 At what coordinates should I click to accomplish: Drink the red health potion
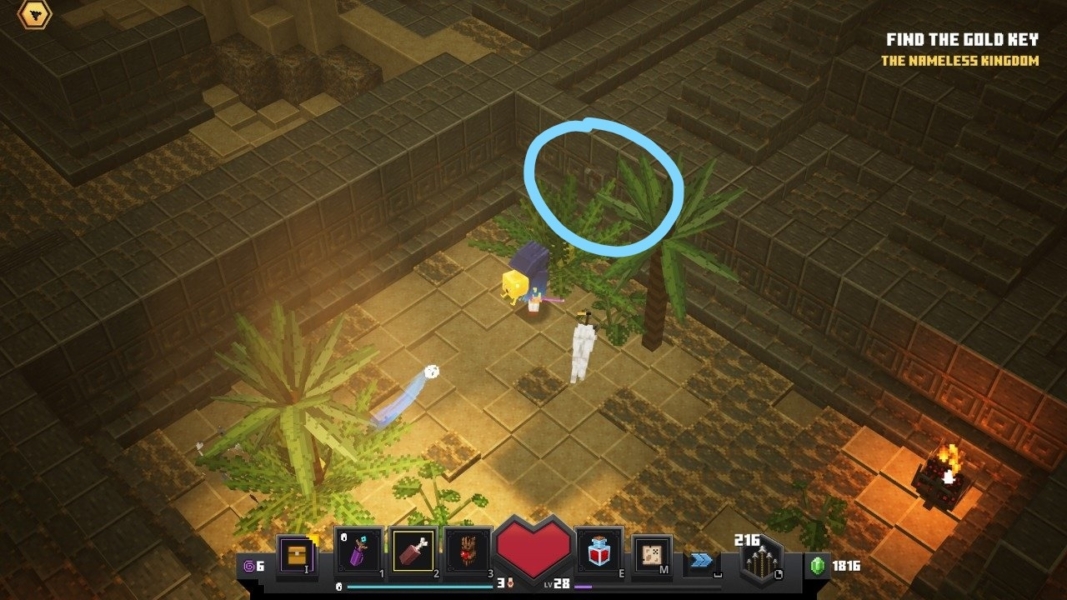point(600,551)
